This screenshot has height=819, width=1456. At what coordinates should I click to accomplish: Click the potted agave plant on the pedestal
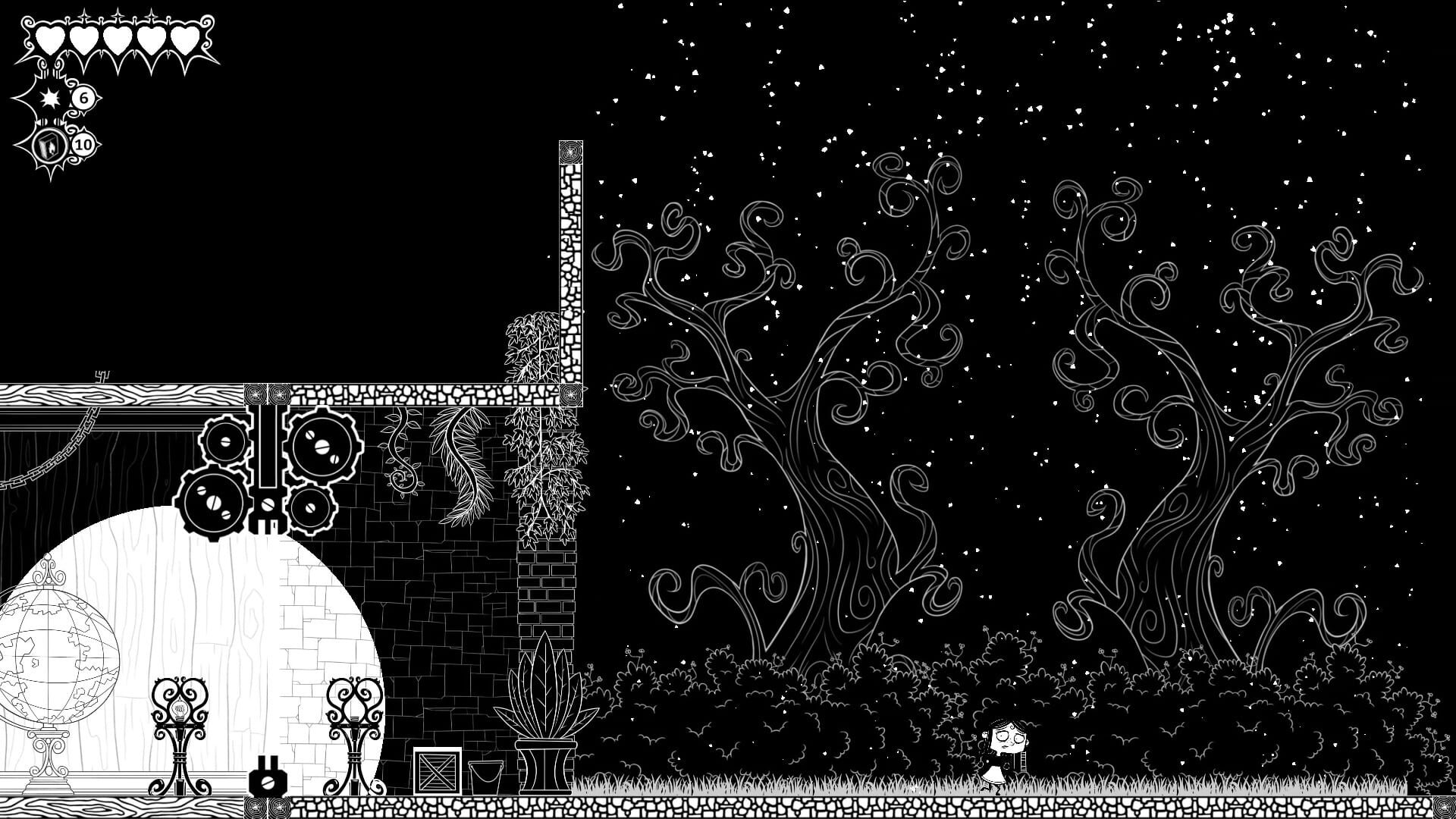coord(546,705)
